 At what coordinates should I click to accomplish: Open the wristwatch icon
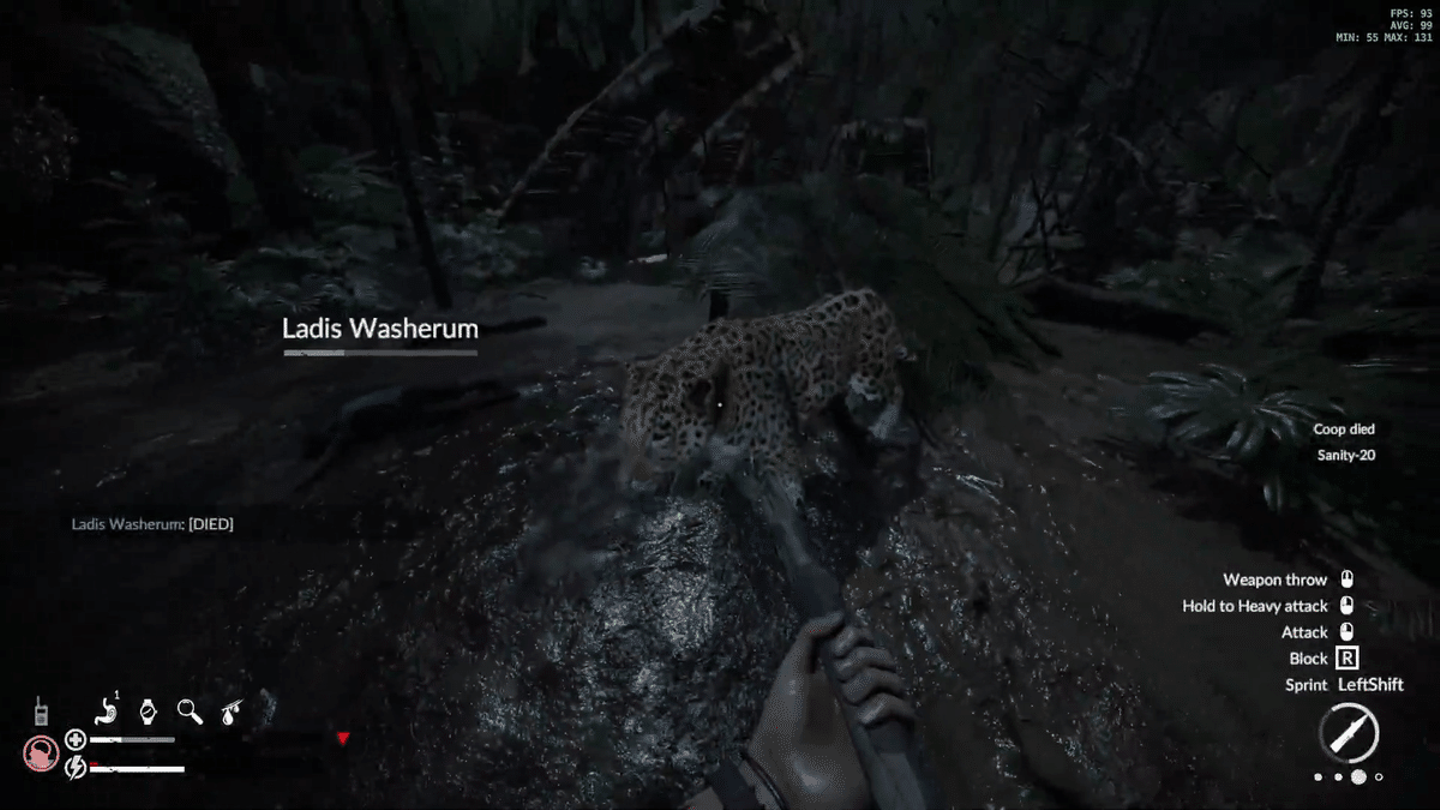pyautogui.click(x=148, y=711)
